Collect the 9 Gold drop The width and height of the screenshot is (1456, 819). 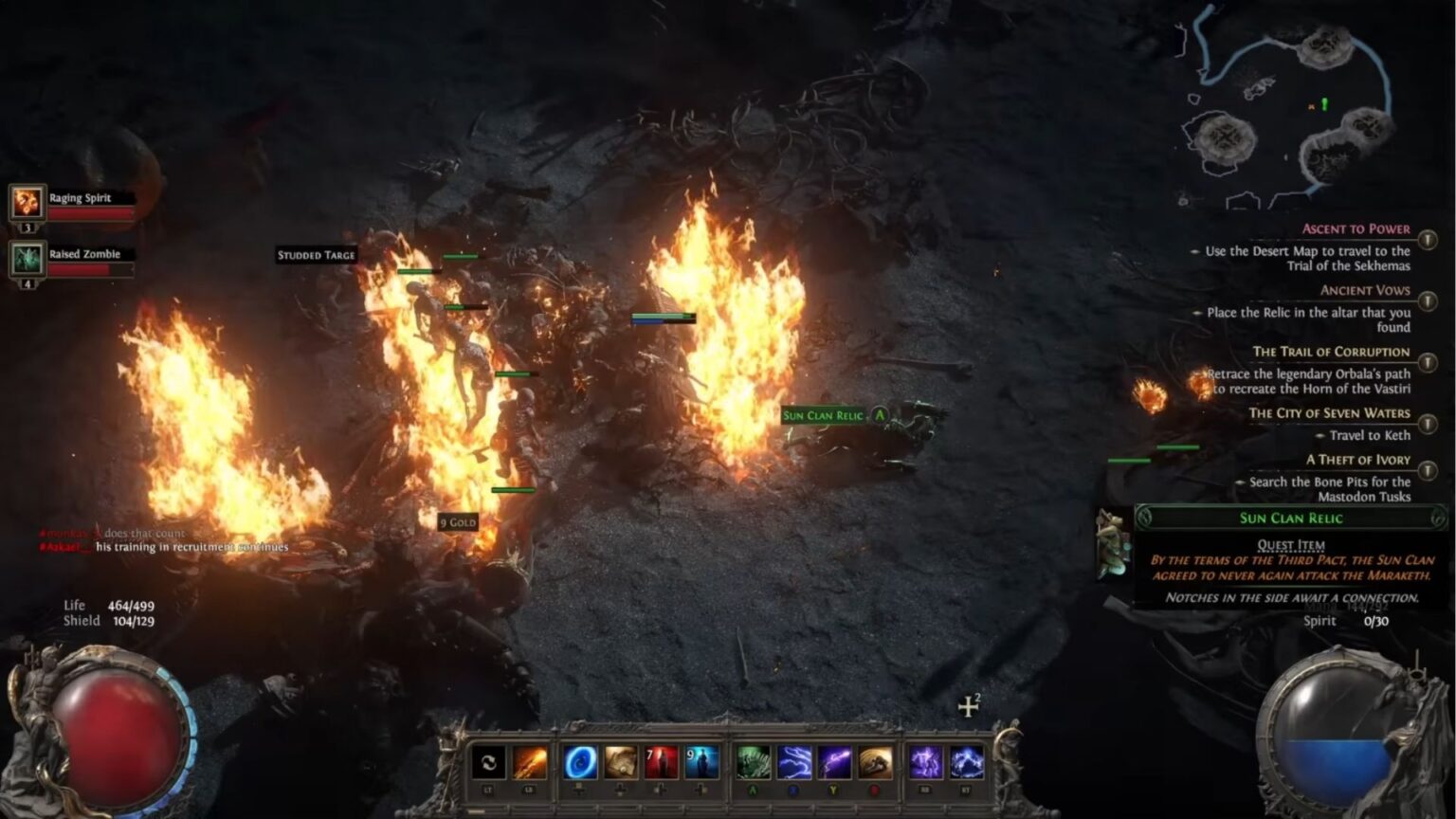458,521
